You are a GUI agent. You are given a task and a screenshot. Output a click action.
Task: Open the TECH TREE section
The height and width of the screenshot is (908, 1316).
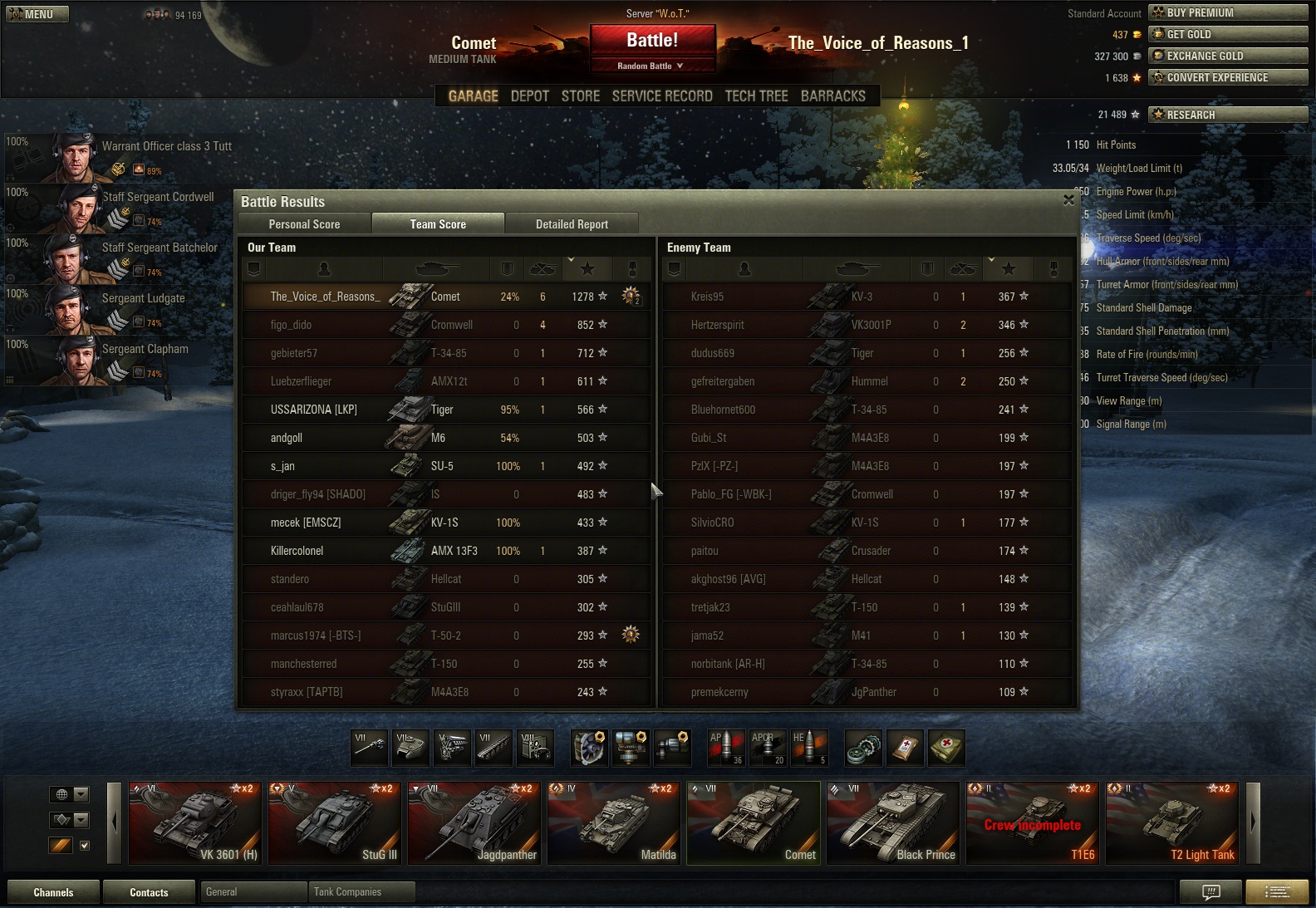(756, 96)
